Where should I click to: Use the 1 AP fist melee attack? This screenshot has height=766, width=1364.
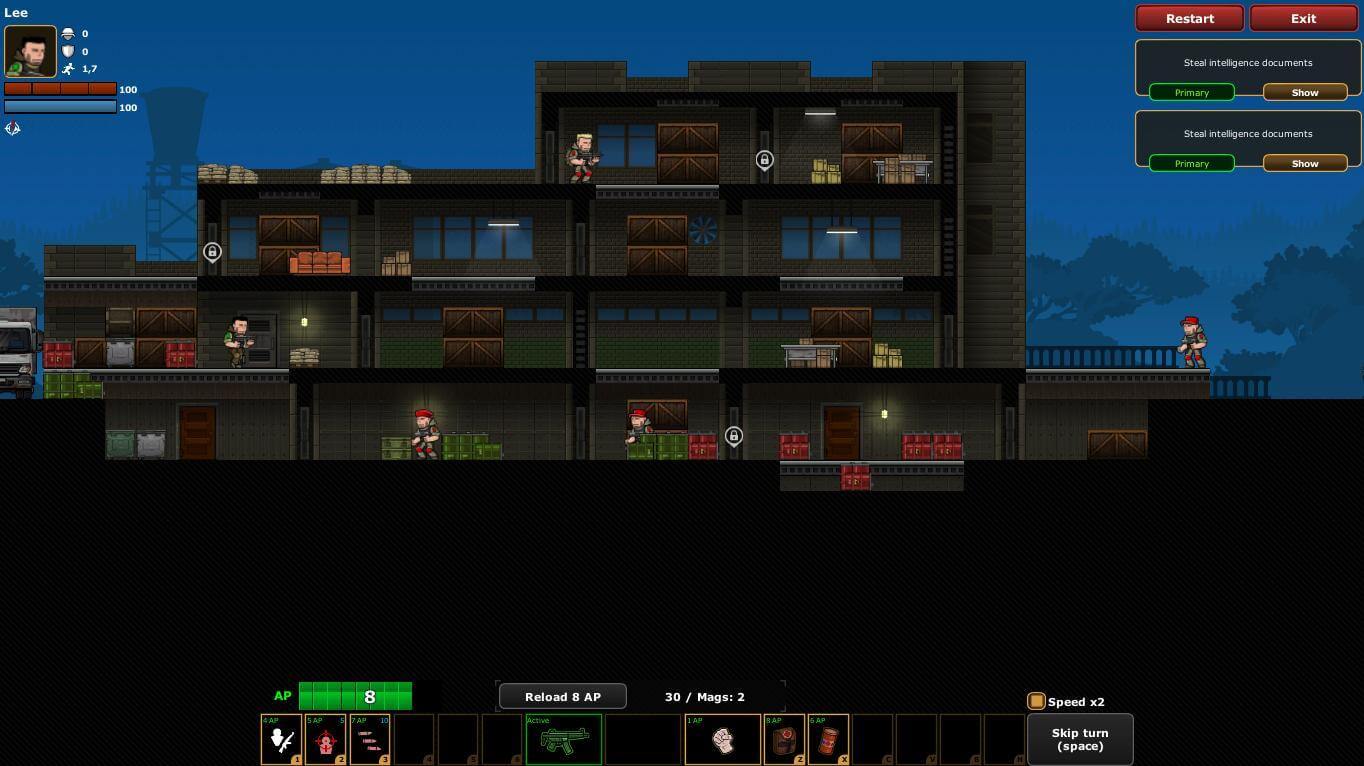tap(722, 740)
